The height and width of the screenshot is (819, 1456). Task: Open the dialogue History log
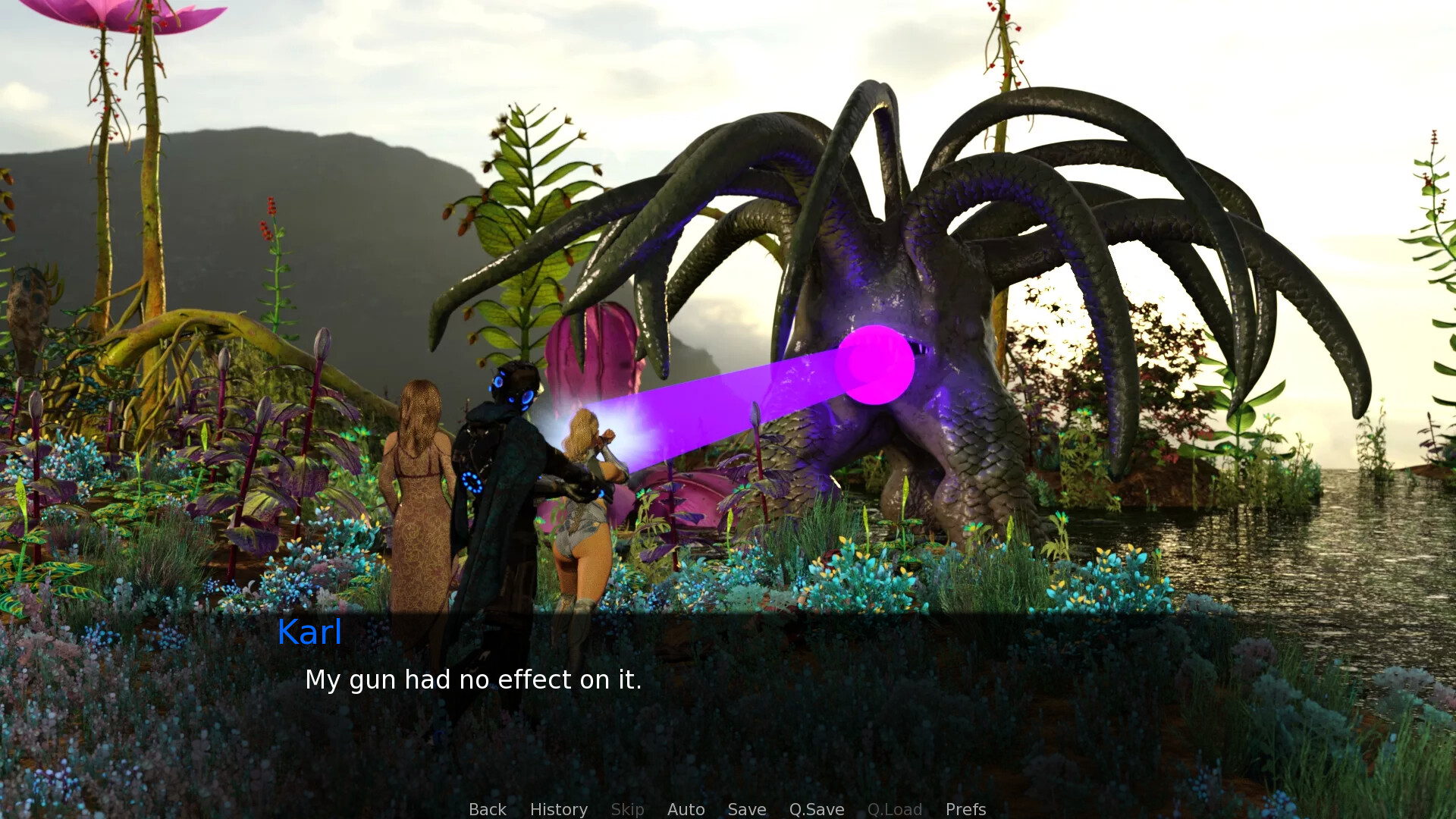(558, 809)
